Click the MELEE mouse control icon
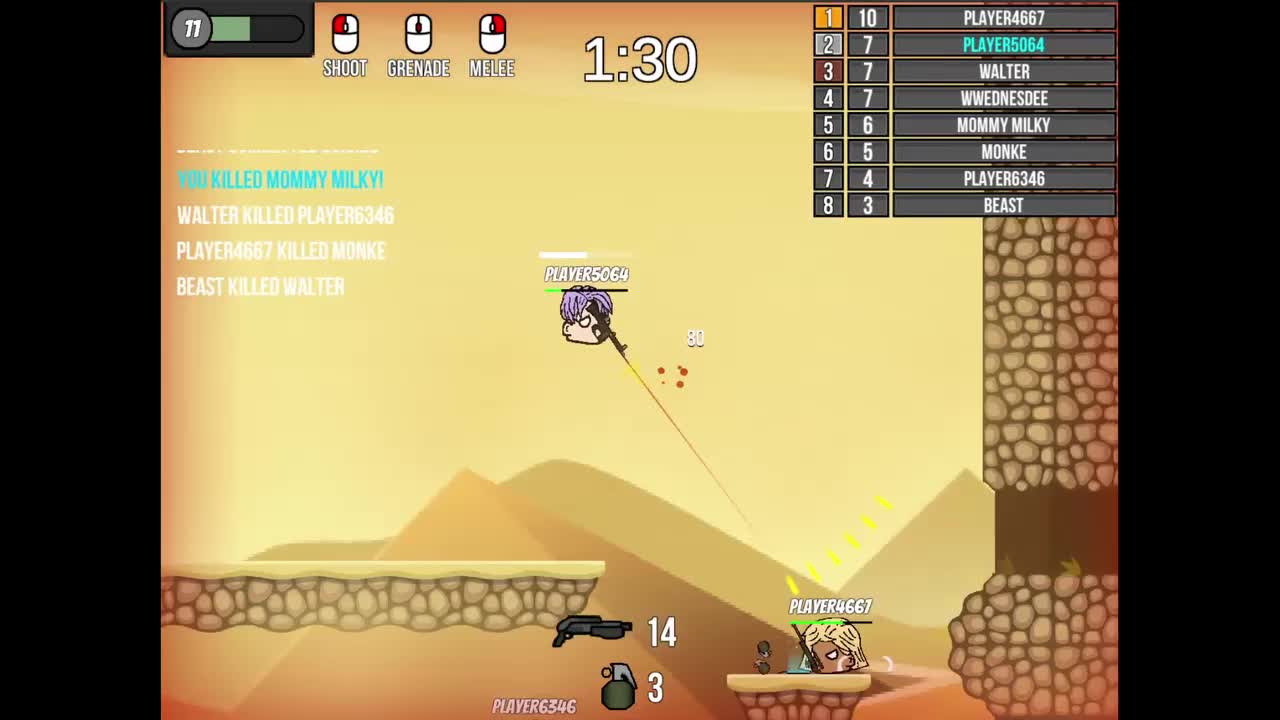This screenshot has width=1280, height=720. pos(491,35)
